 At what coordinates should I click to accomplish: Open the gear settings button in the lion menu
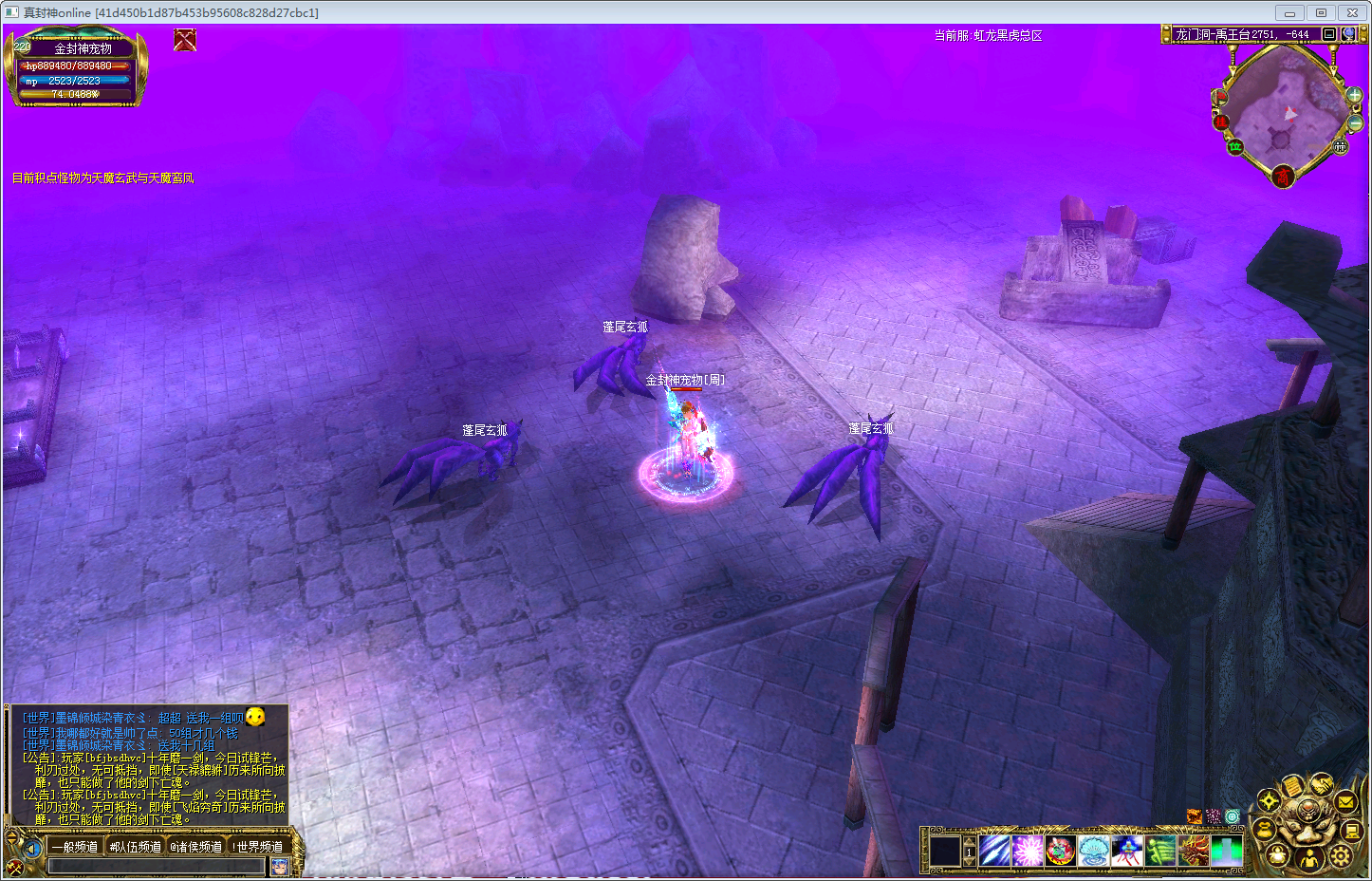tap(1340, 855)
